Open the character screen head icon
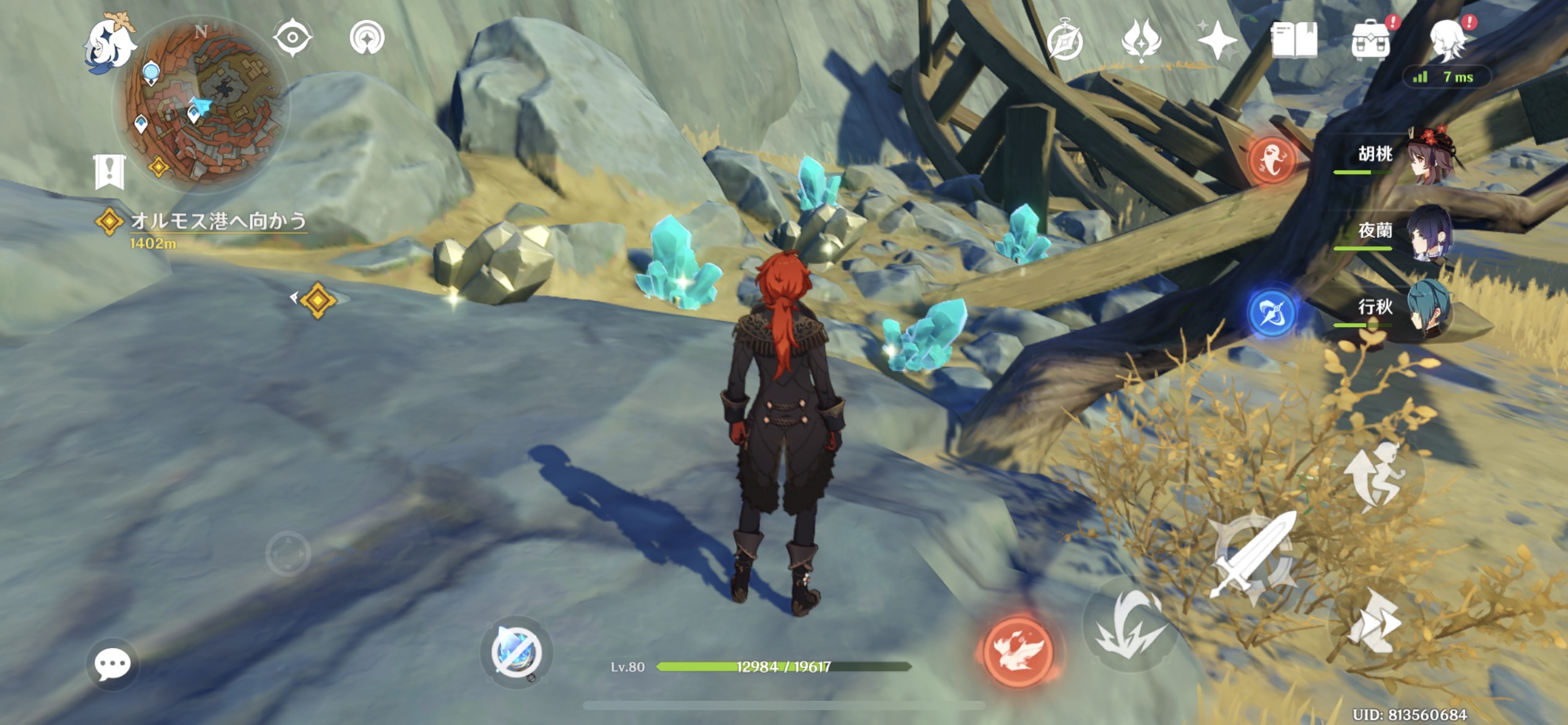This screenshot has height=725, width=1568. [1449, 40]
